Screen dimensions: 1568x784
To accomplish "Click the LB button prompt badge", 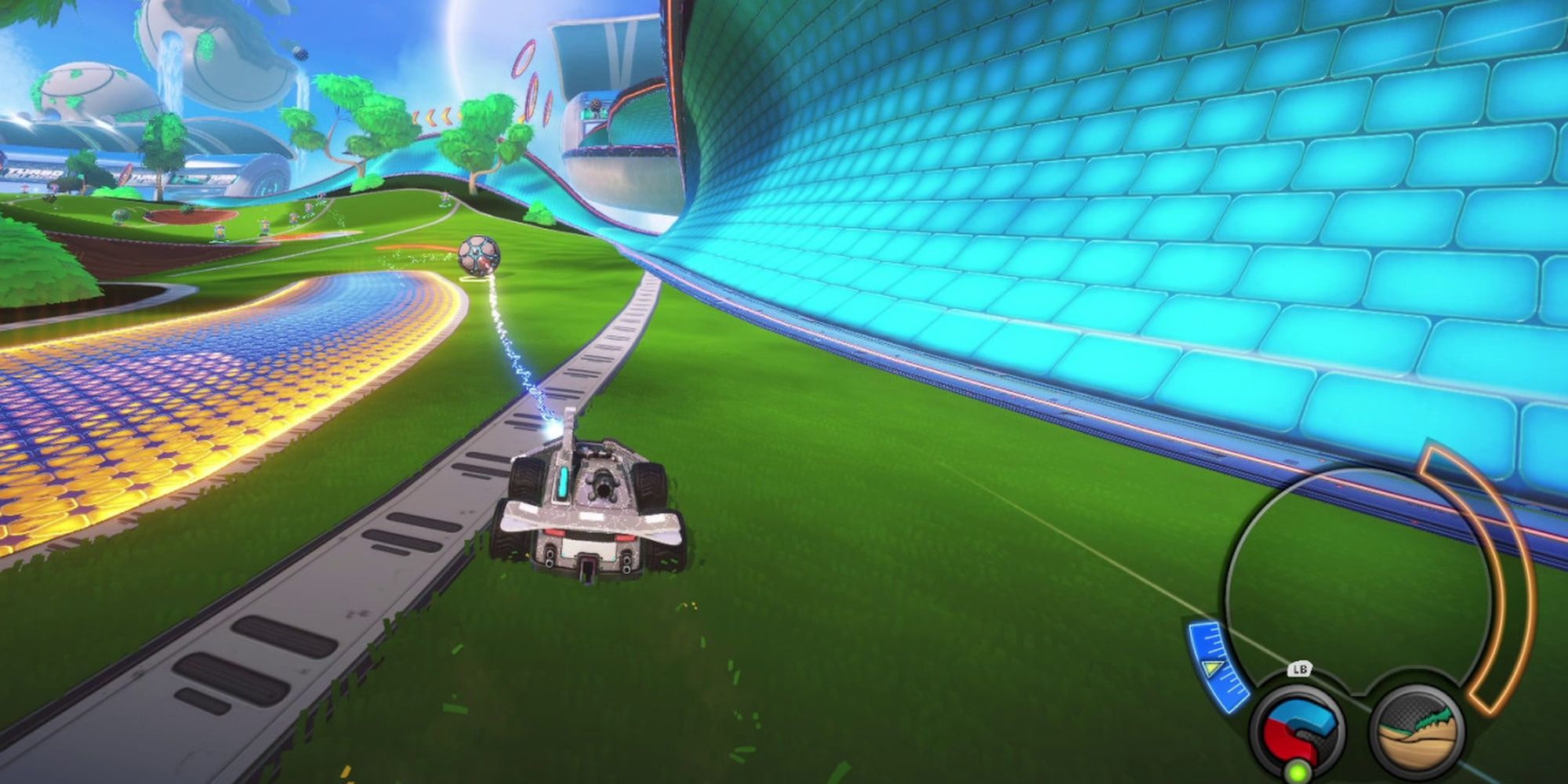I will 1299,669.
